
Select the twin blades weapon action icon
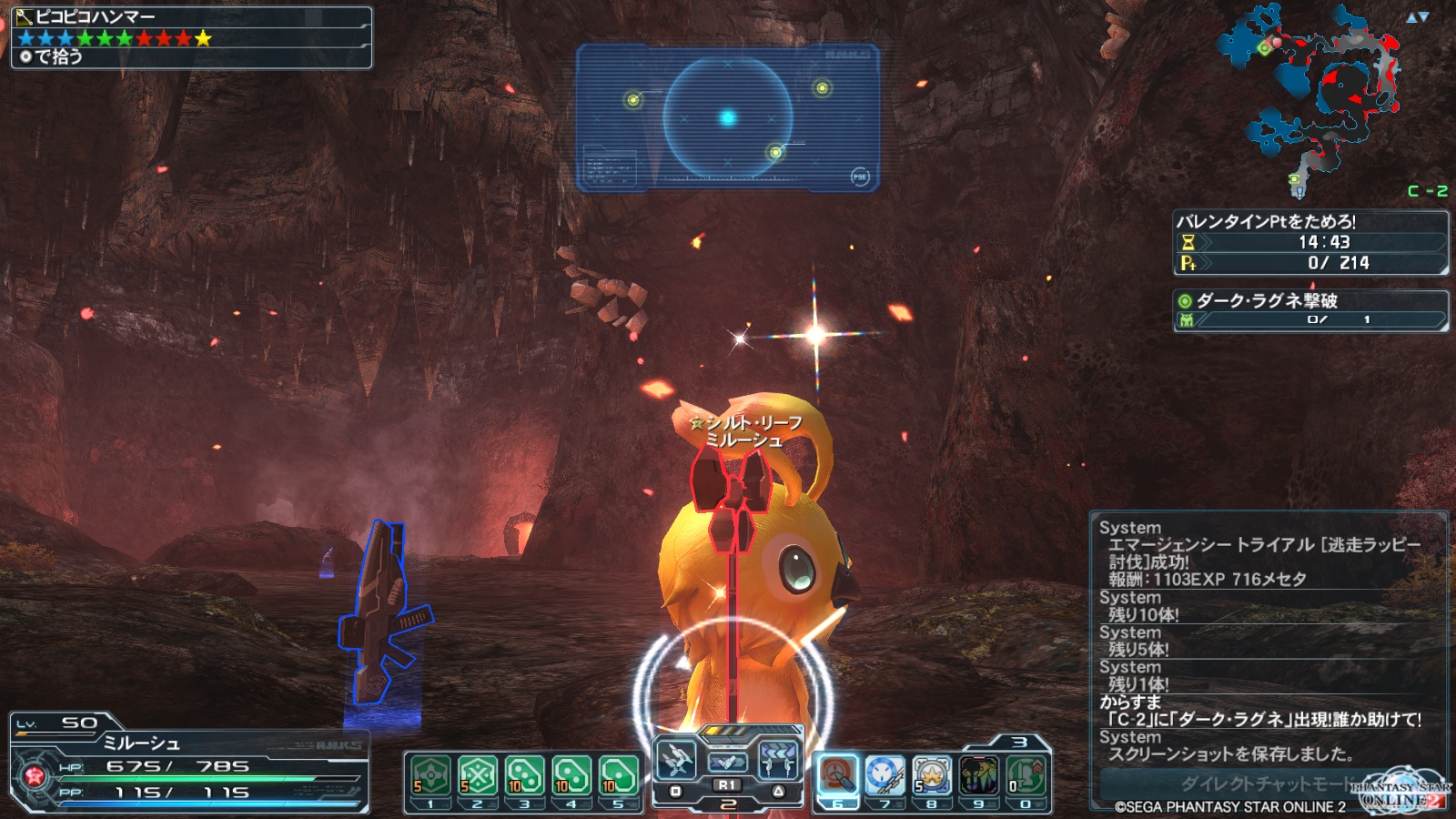[676, 758]
